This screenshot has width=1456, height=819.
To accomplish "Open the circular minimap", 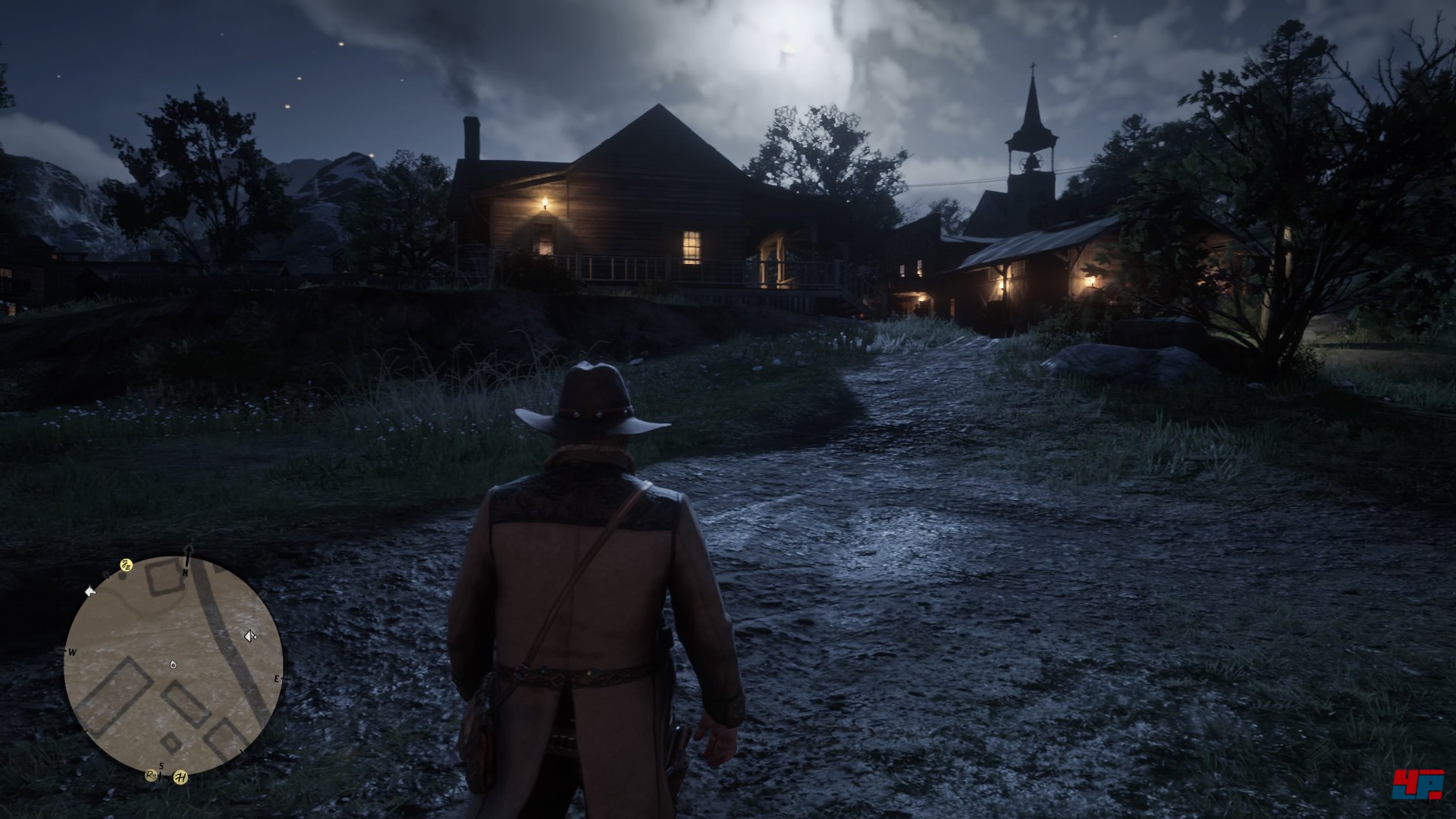I will tap(174, 666).
